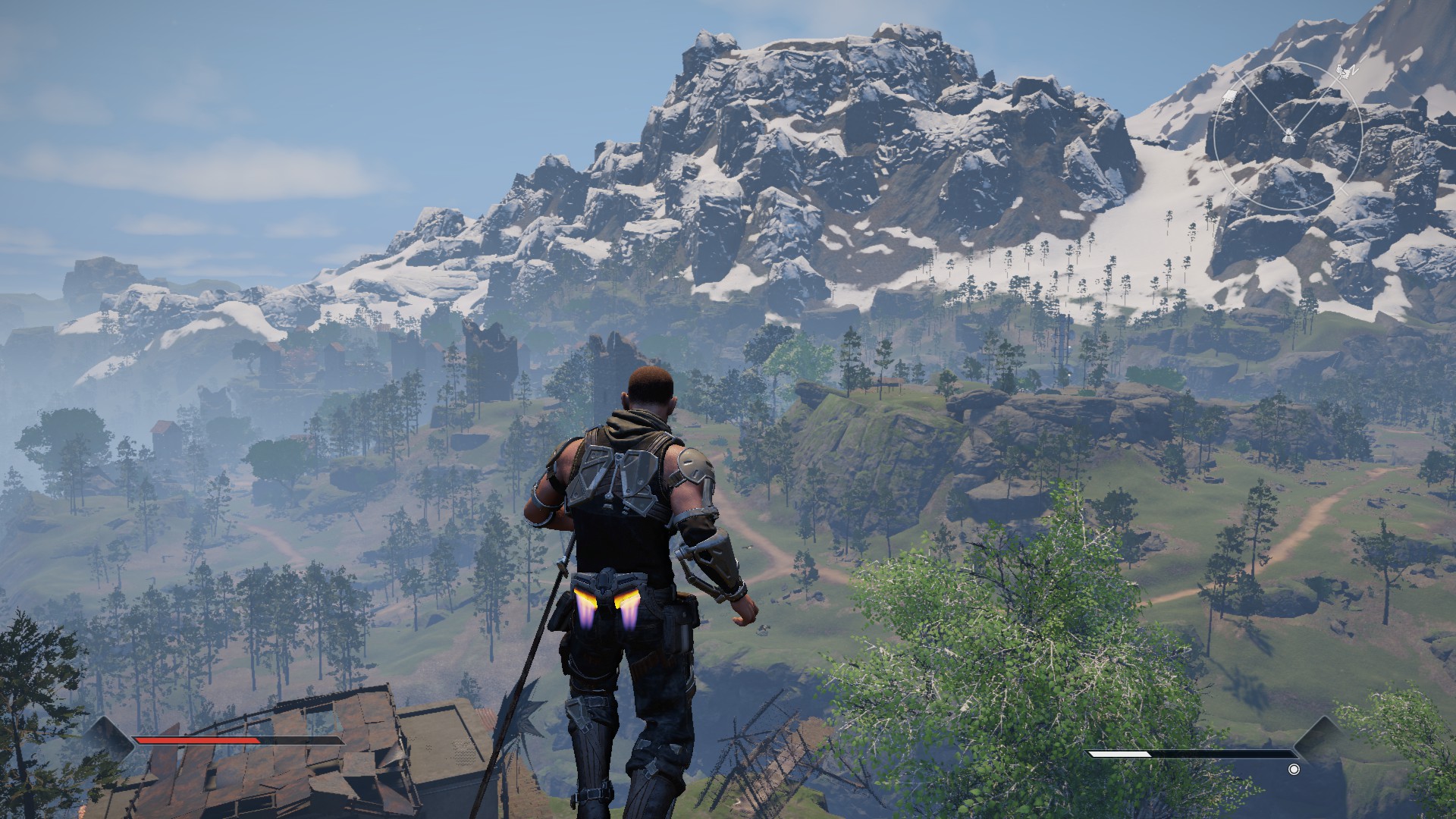The height and width of the screenshot is (819, 1456).
Task: Click the North indicator on the compass
Action: coord(1355,70)
